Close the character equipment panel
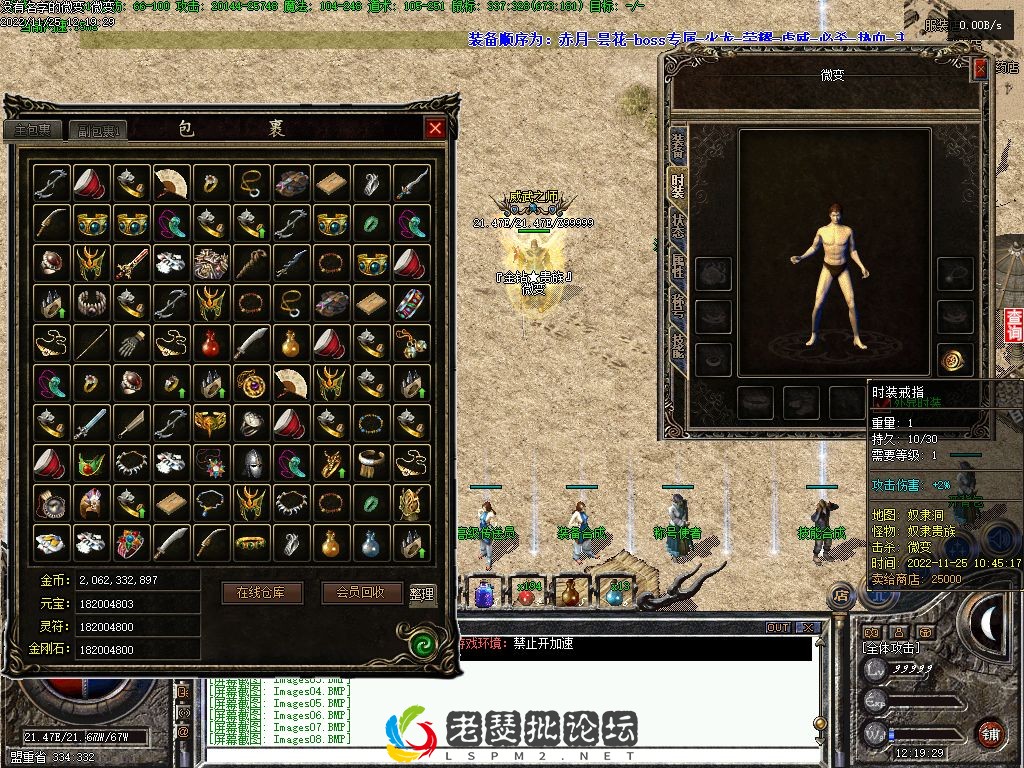Screen dimensions: 1024x768 (980, 68)
